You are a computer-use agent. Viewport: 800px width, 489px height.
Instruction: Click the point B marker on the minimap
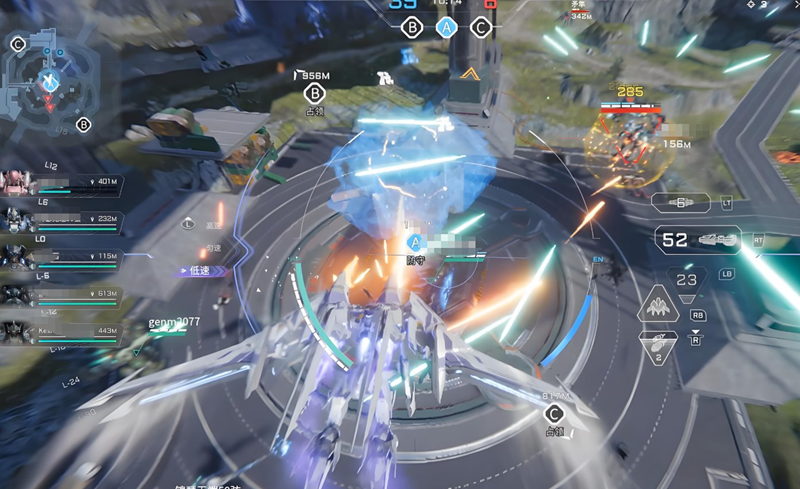pyautogui.click(x=84, y=125)
